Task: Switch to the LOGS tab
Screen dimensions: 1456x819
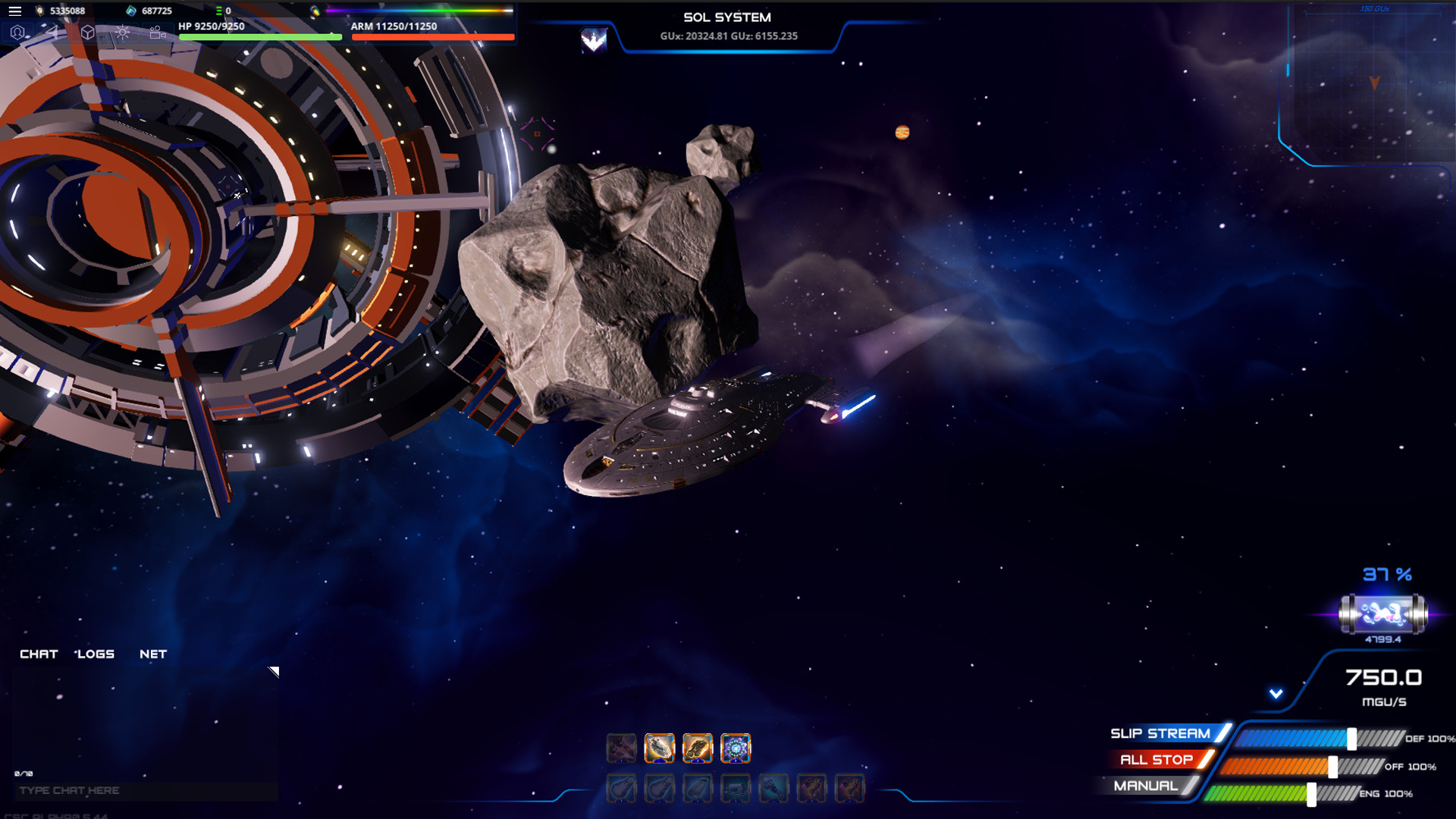Action: 95,654
